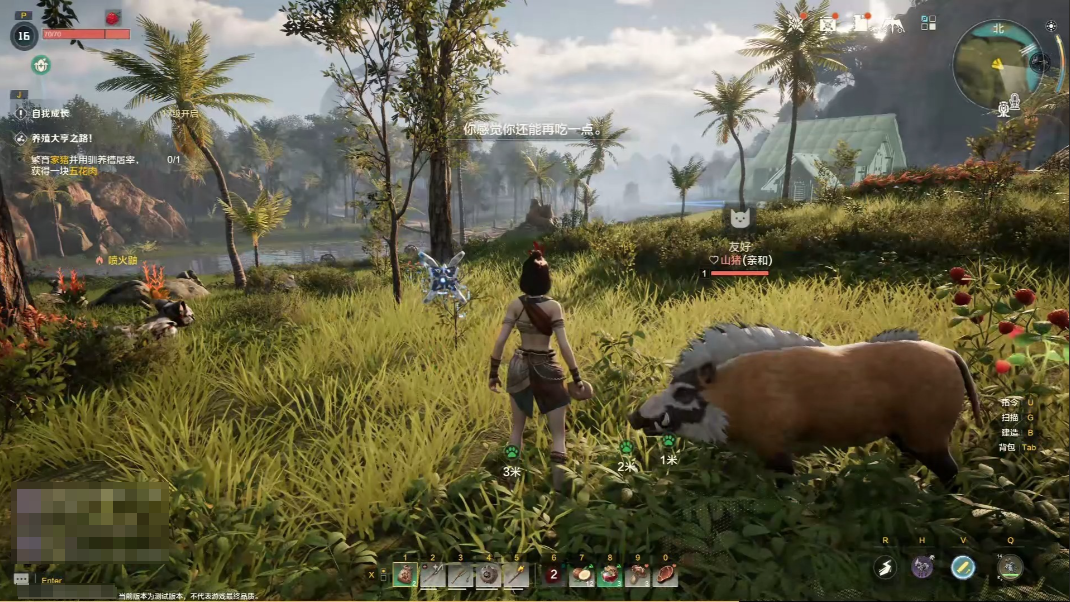1070x602 pixels.
Task: Select the red berry bowl slot
Action: pos(609,575)
